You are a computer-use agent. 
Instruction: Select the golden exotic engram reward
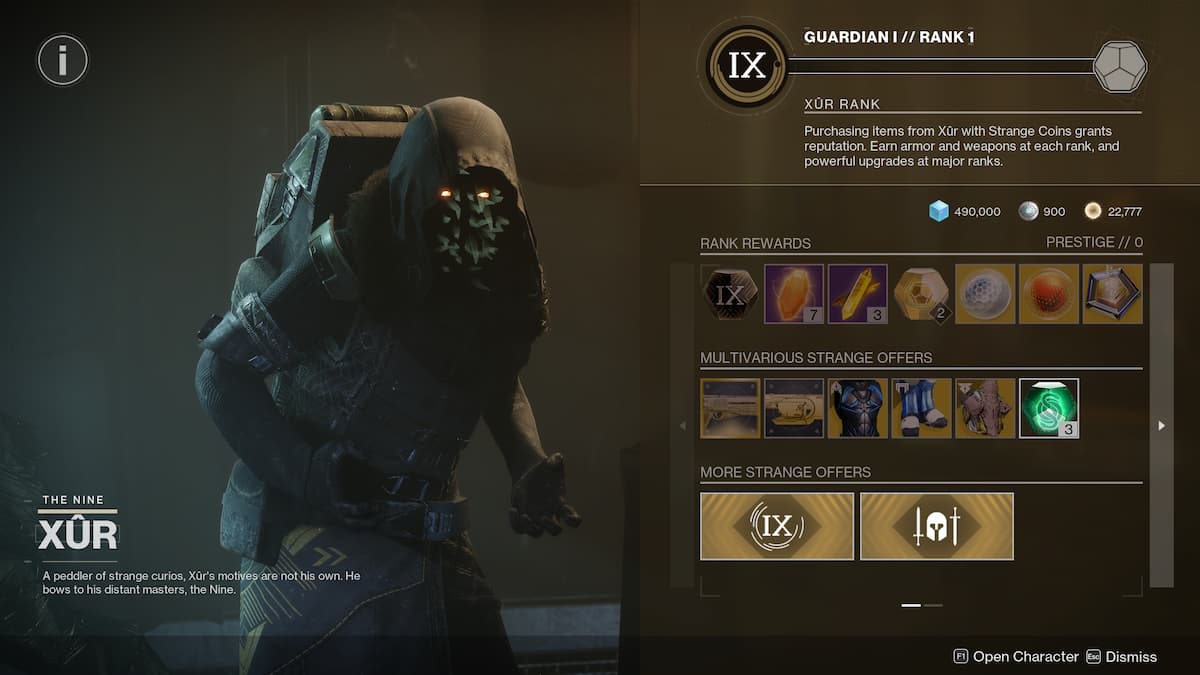pyautogui.click(x=921, y=294)
